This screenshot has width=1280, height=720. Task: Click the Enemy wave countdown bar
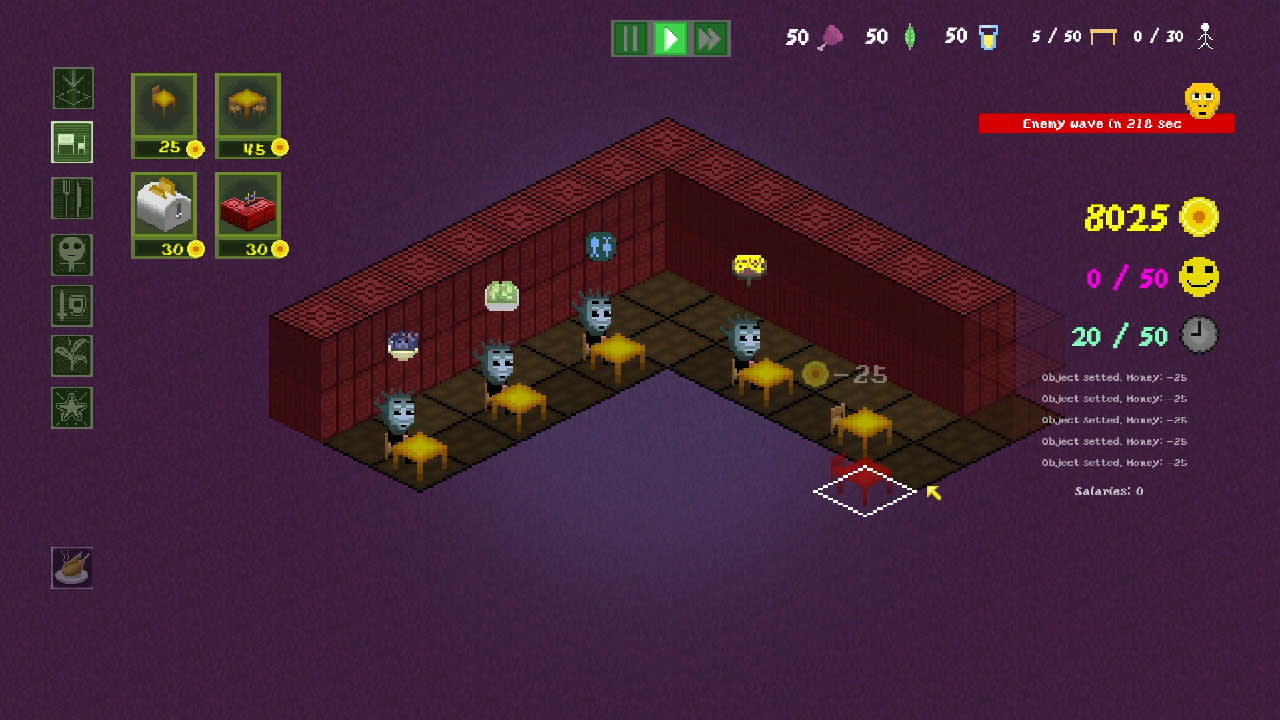pos(1106,123)
